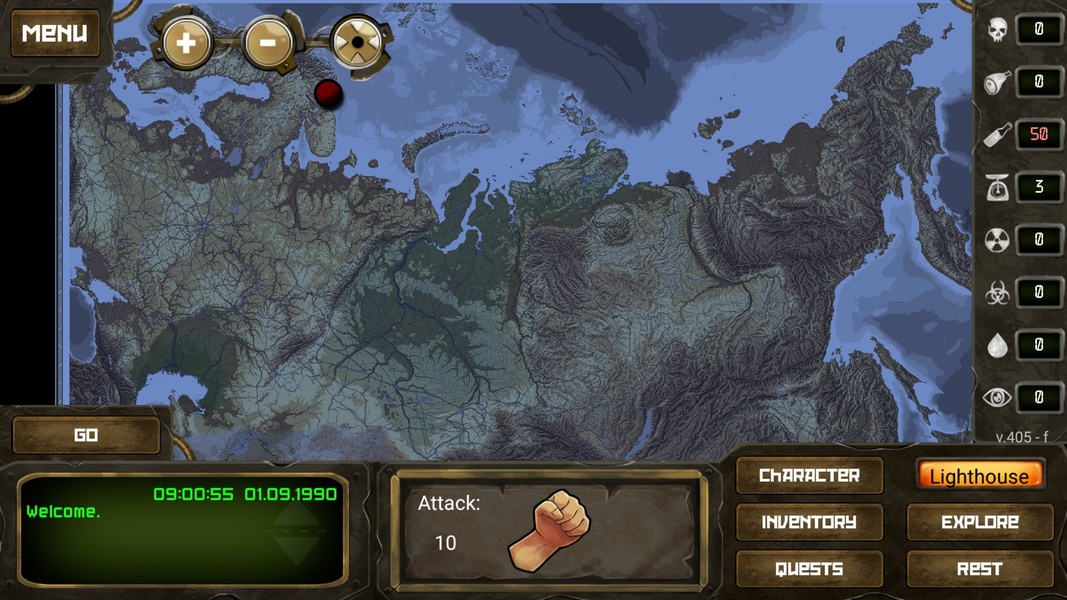Enter the Lighthouse location
The width and height of the screenshot is (1067, 600).
click(x=979, y=476)
